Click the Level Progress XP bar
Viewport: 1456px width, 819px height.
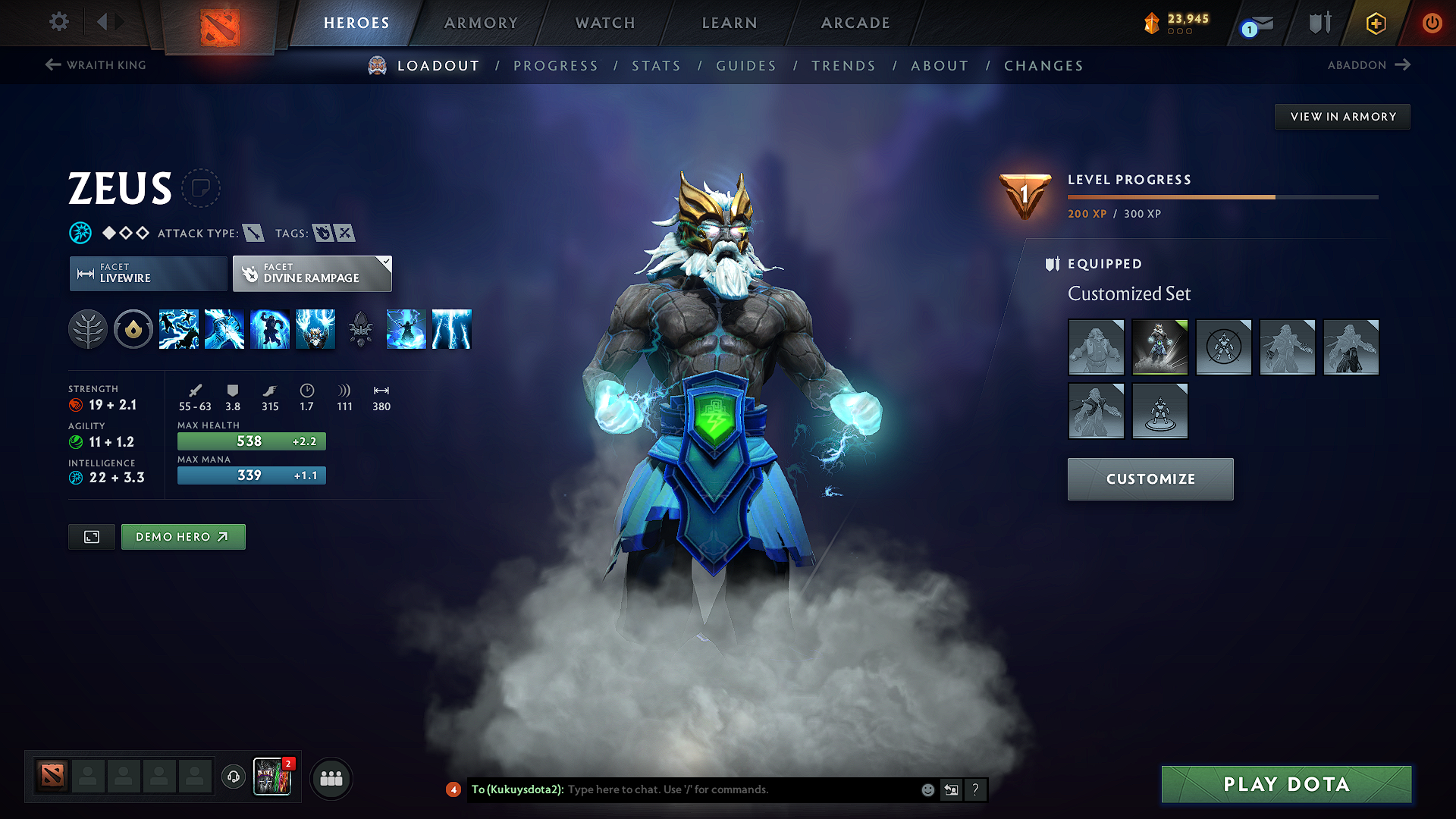pyautogui.click(x=1222, y=196)
